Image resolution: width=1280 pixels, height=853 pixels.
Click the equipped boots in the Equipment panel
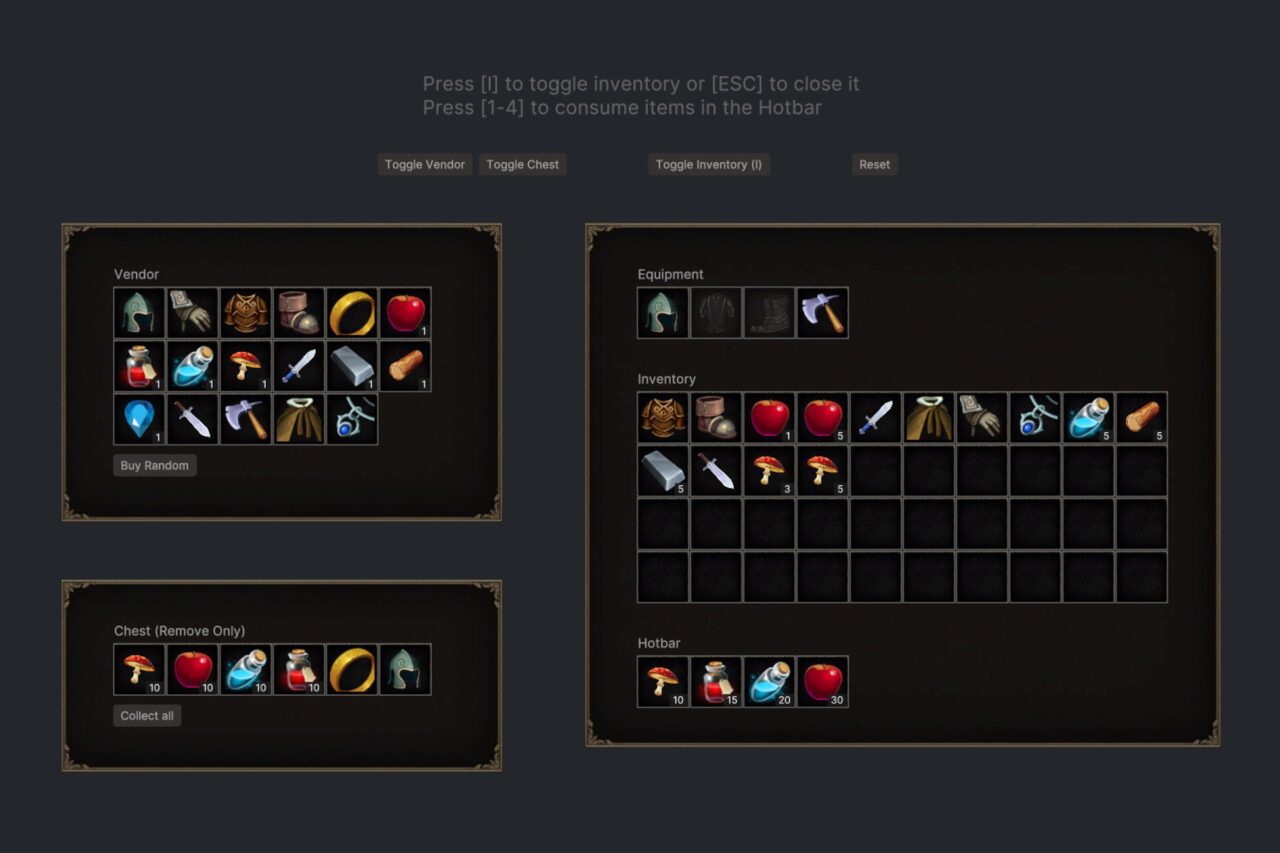769,311
